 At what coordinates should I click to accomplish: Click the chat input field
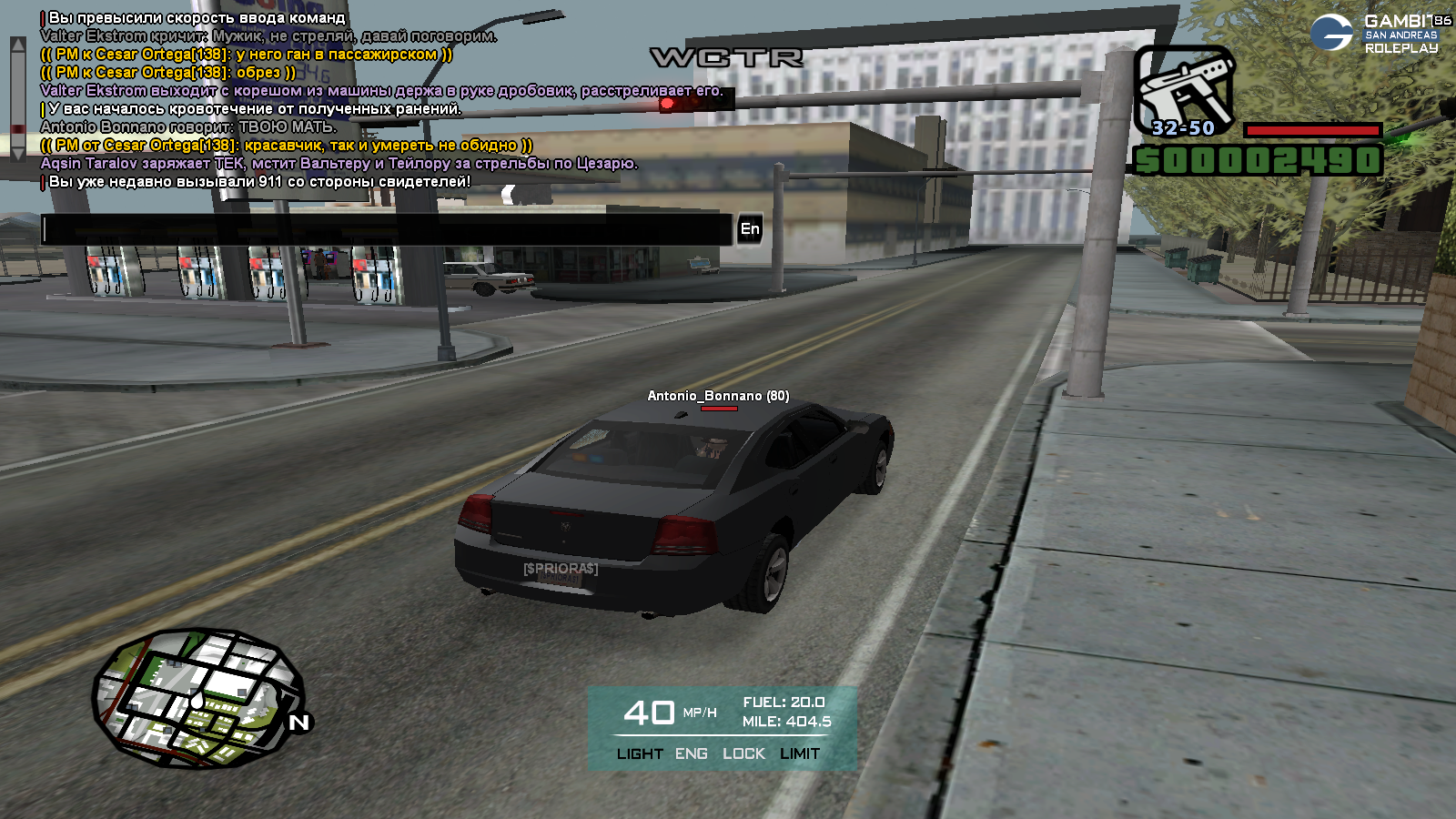[x=387, y=229]
